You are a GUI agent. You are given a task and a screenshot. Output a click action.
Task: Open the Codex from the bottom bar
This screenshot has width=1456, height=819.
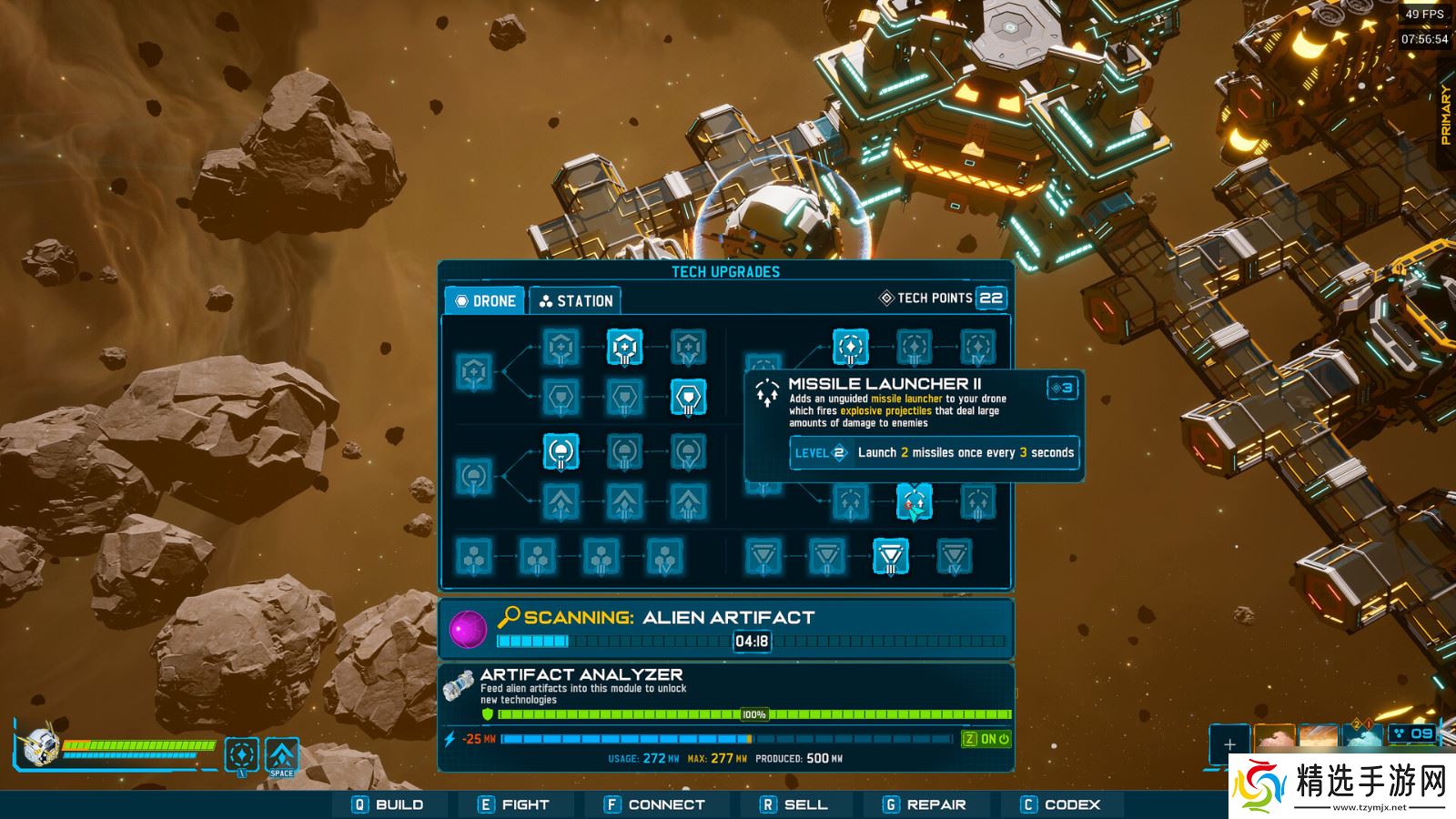tap(1060, 804)
